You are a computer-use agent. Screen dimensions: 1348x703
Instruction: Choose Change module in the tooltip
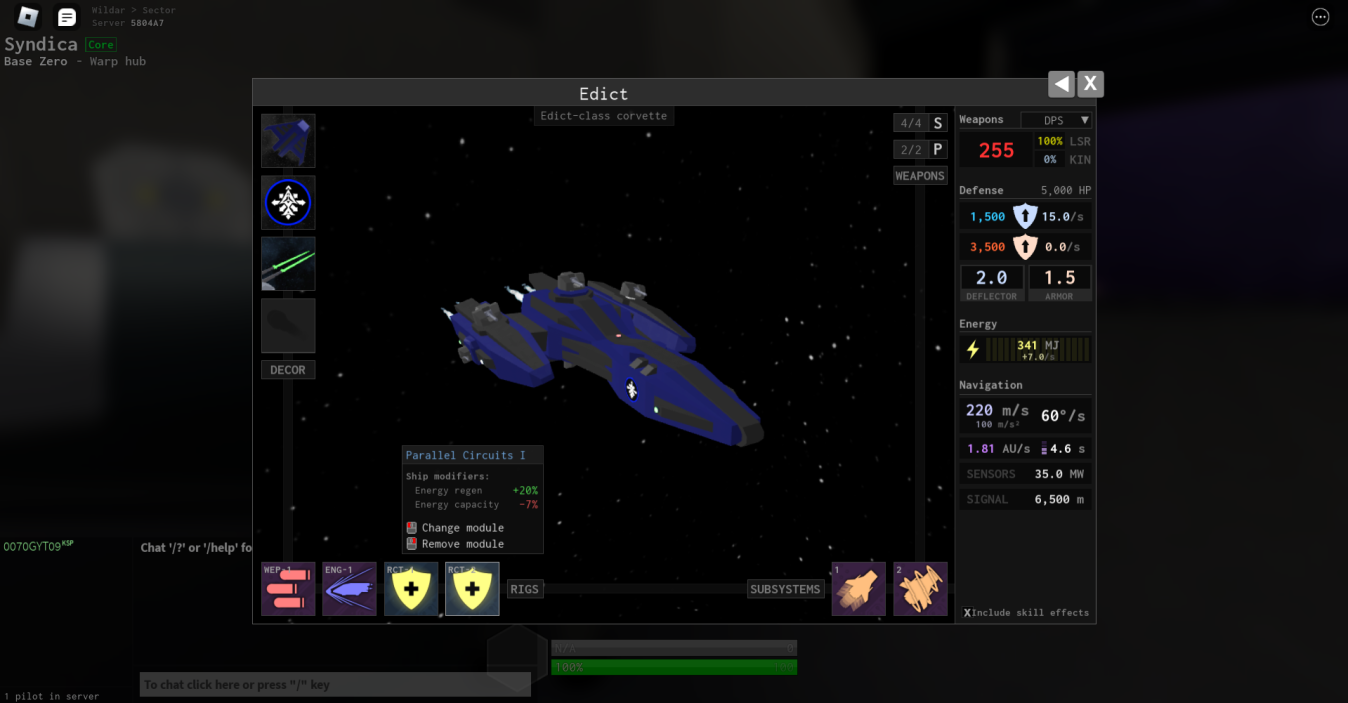pyautogui.click(x=462, y=528)
